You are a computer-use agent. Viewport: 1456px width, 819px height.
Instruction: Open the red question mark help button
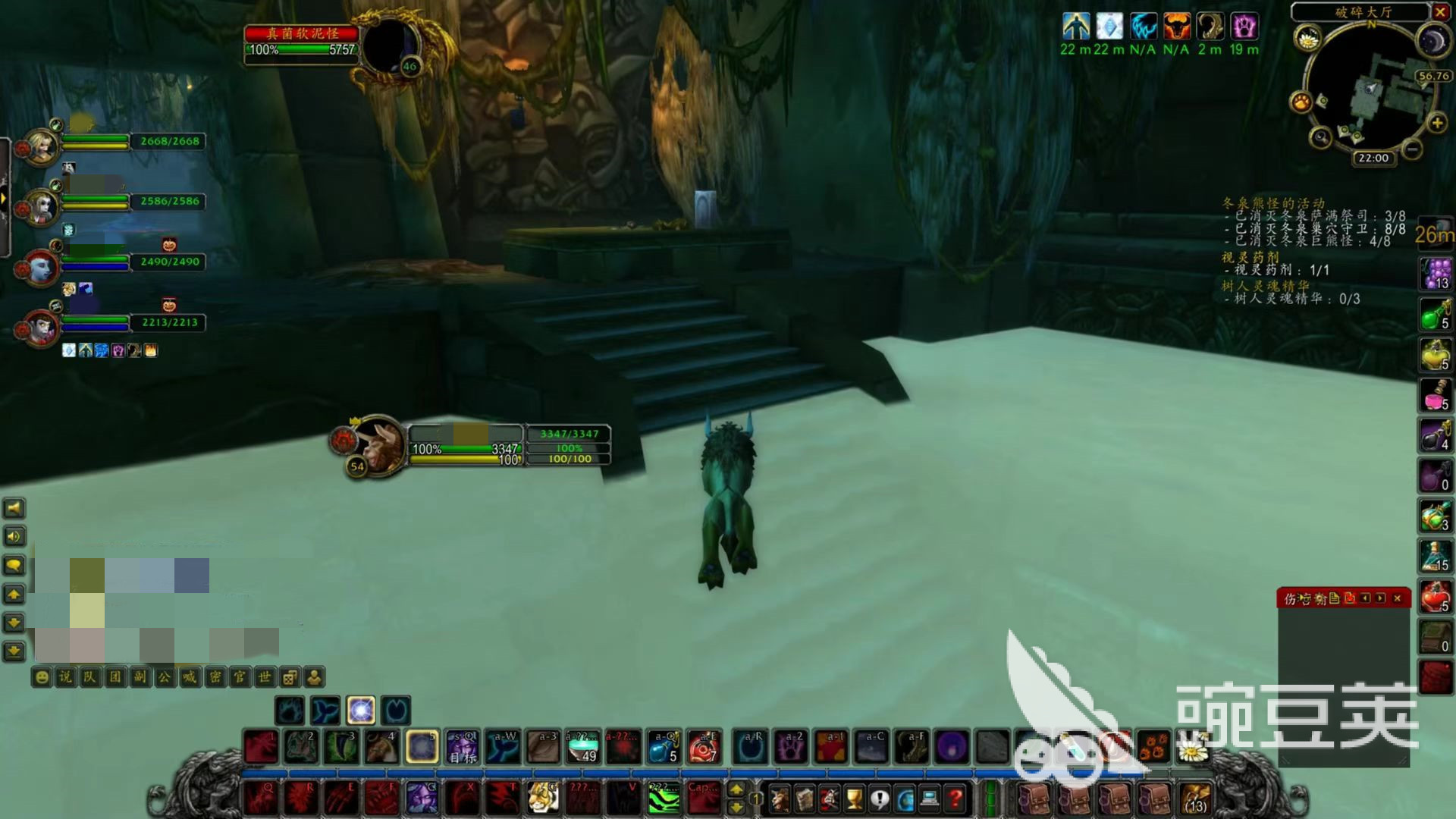[955, 798]
